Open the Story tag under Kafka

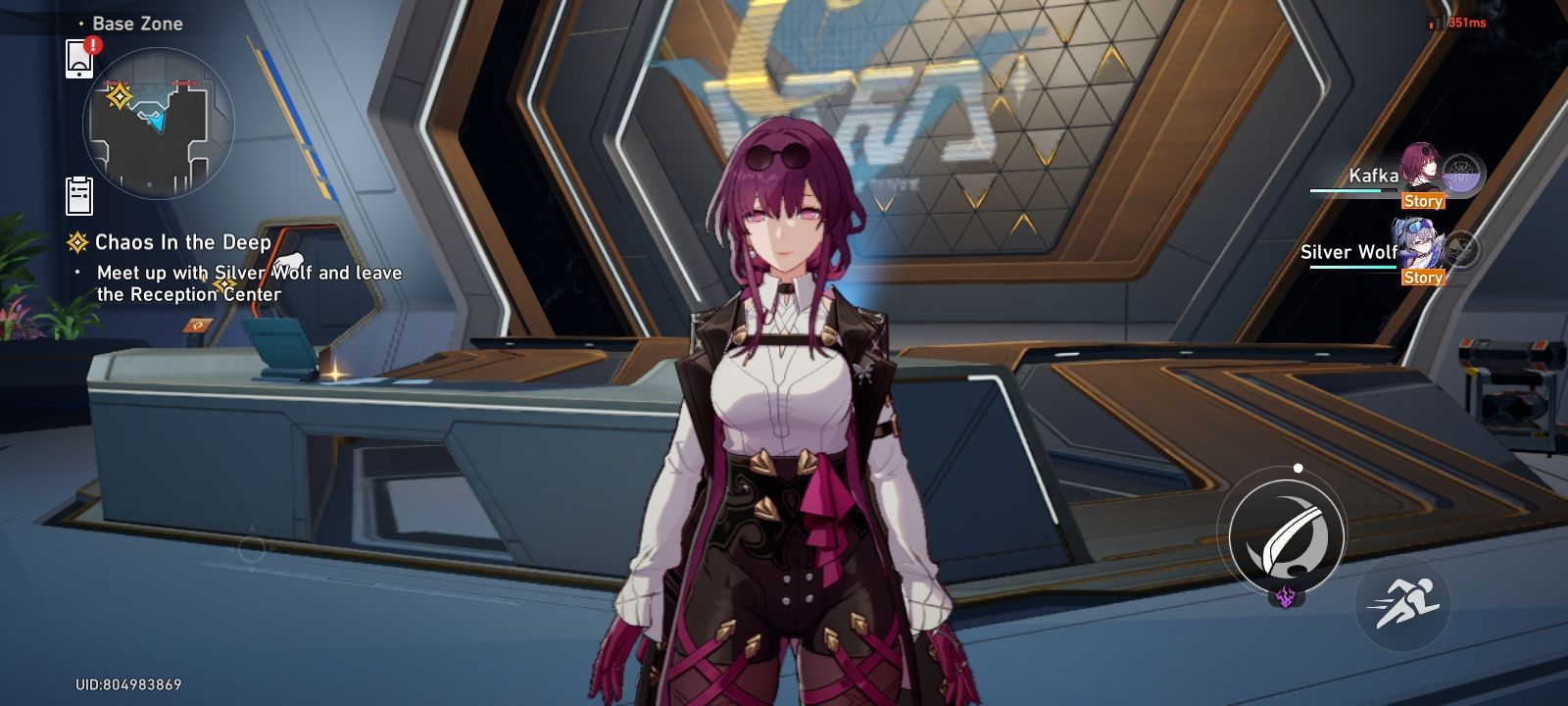point(1424,201)
